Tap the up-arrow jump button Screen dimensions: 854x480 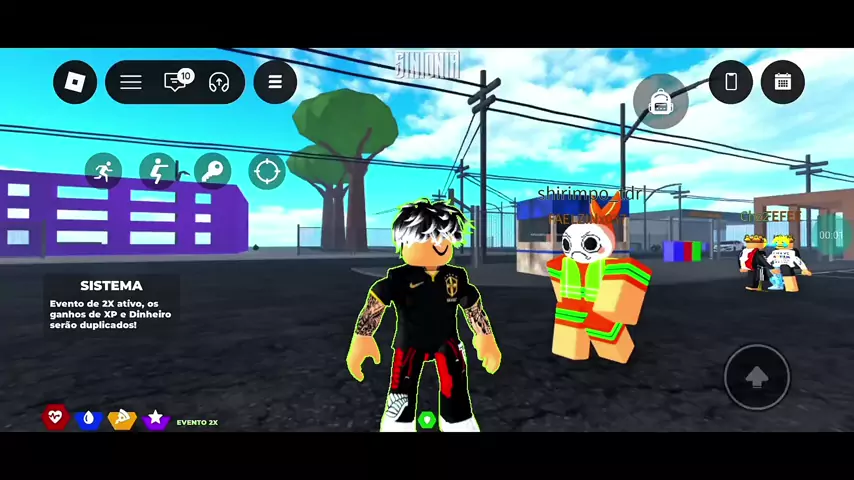tap(757, 377)
